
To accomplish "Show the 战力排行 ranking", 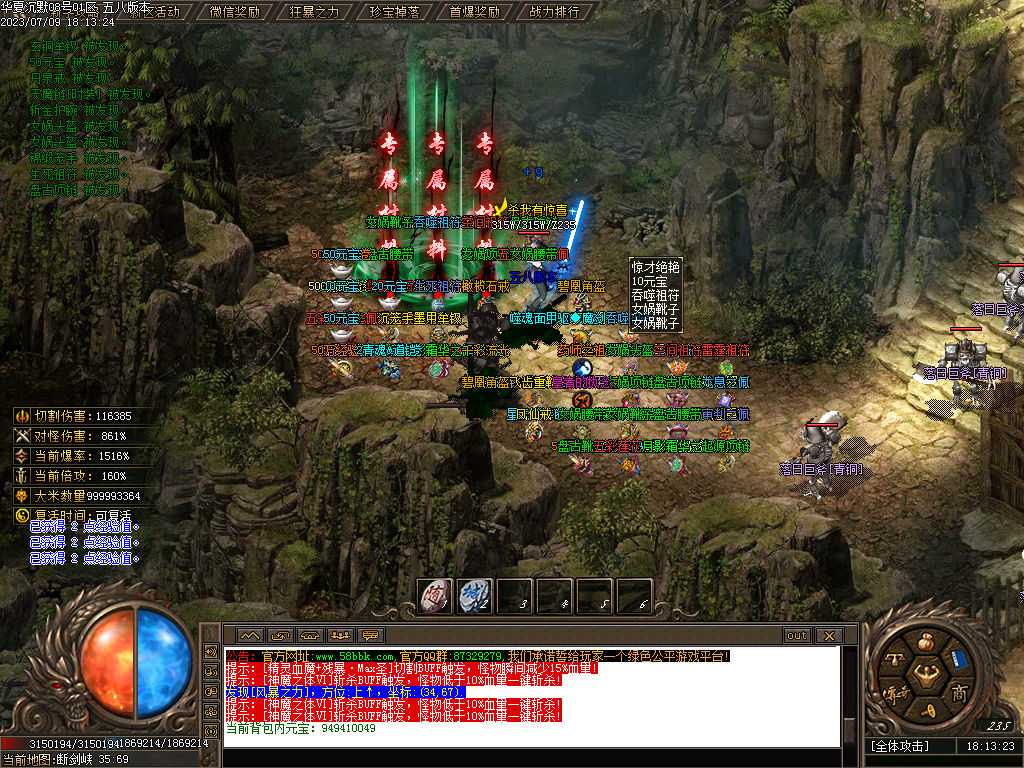I will click(x=553, y=12).
